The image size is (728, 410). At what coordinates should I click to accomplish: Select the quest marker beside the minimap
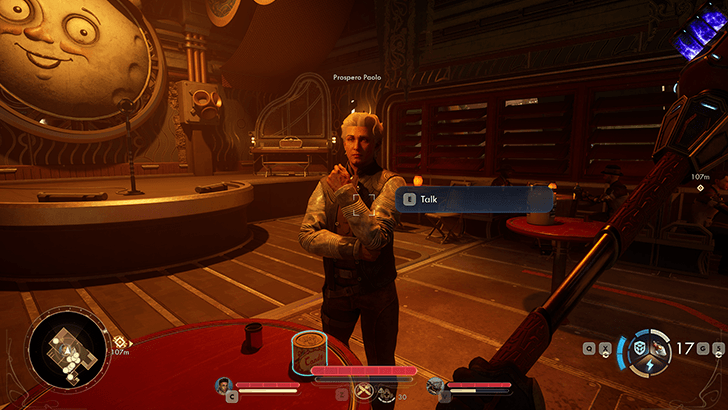119,341
